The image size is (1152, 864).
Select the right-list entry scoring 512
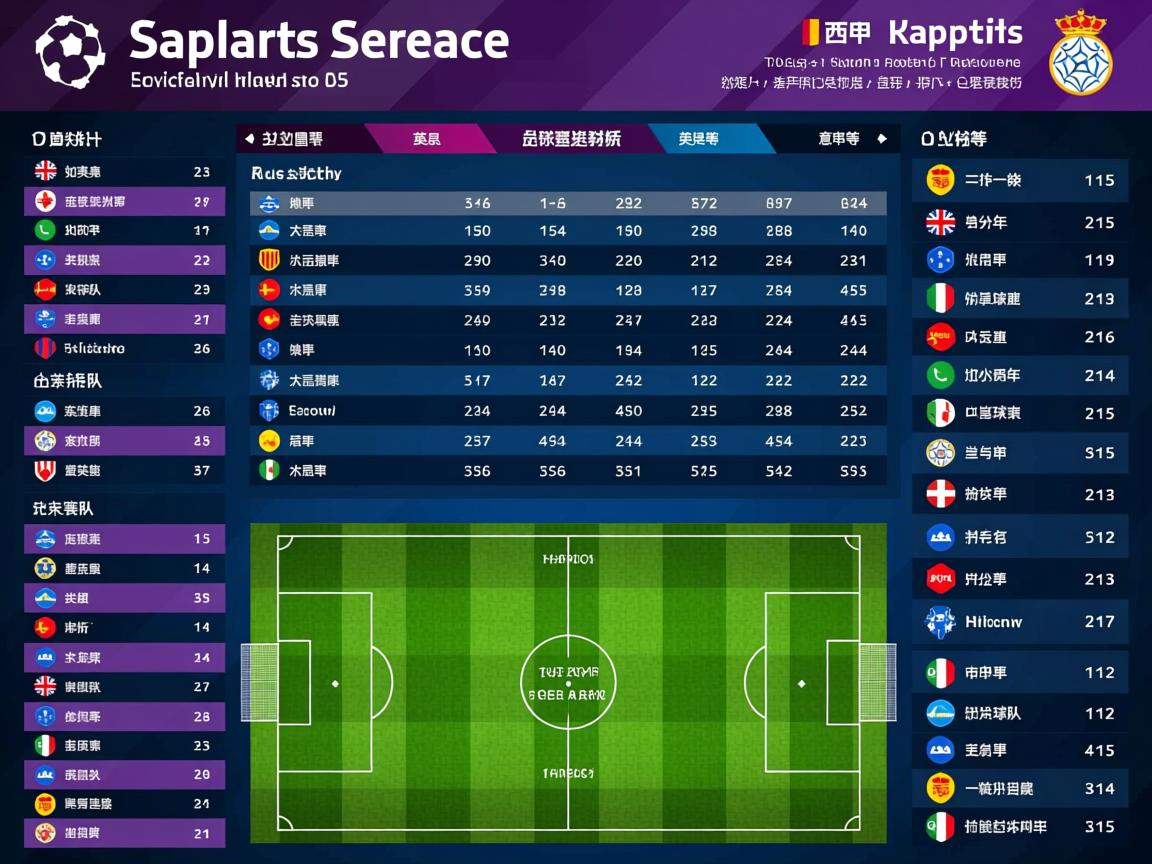click(1020, 538)
